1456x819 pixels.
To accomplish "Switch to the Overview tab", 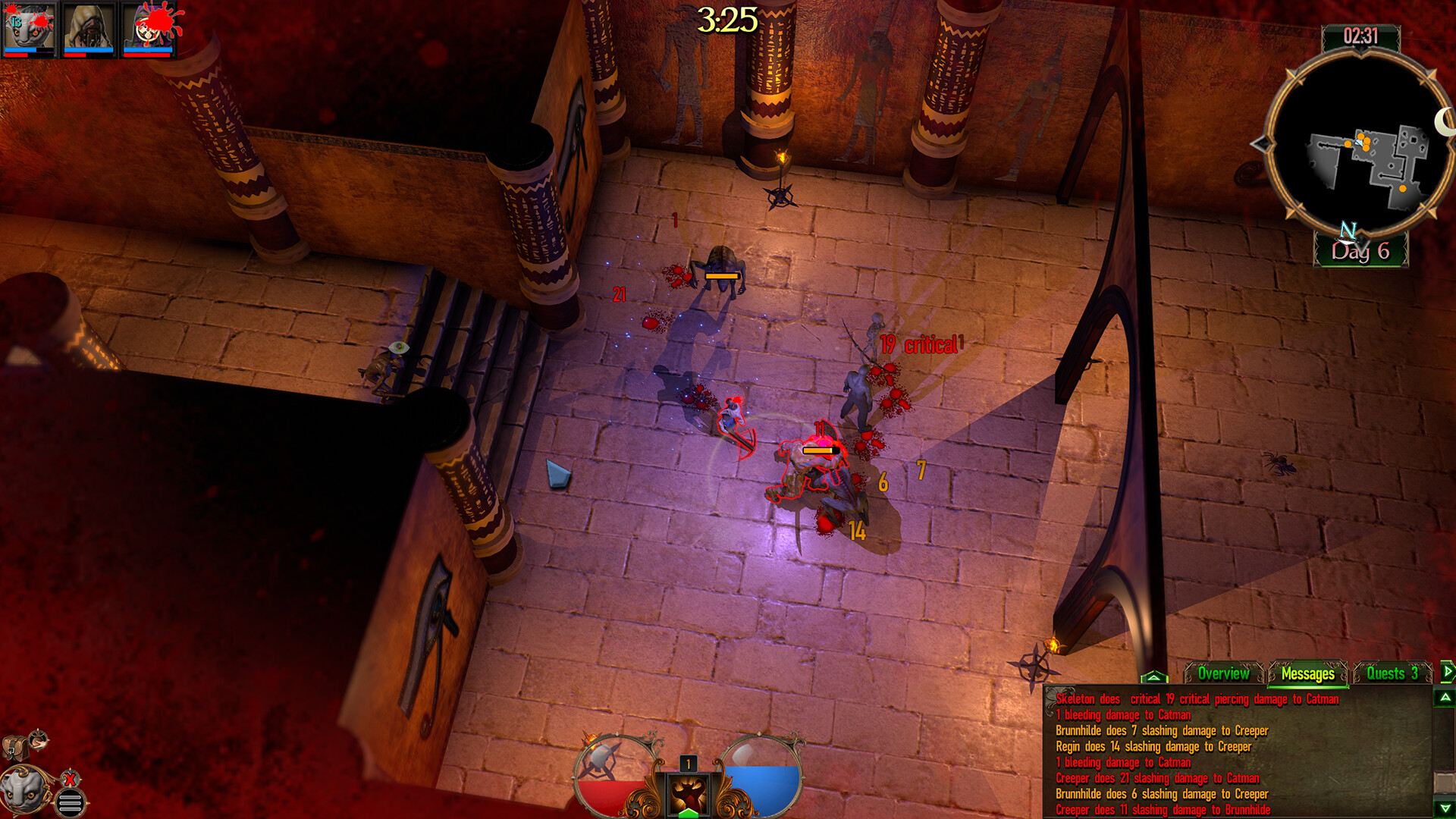I will [1223, 673].
